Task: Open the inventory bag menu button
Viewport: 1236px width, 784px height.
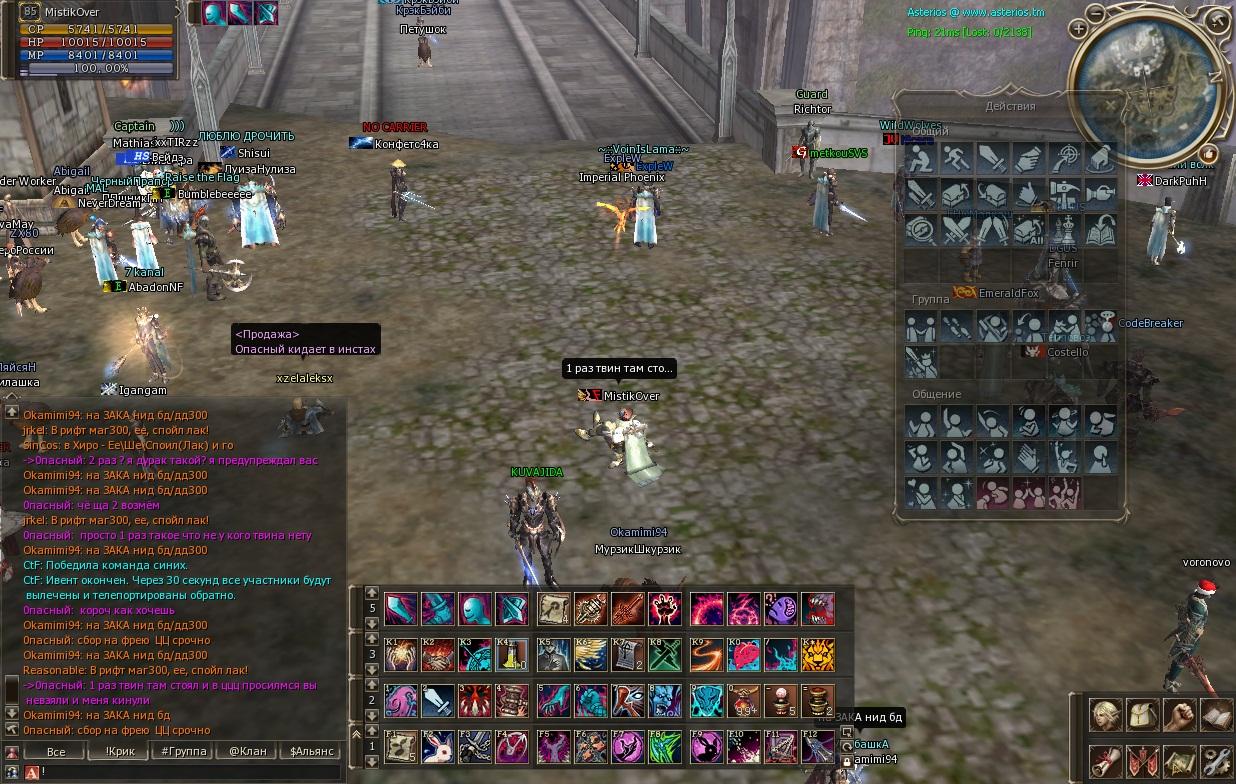Action: (1141, 716)
